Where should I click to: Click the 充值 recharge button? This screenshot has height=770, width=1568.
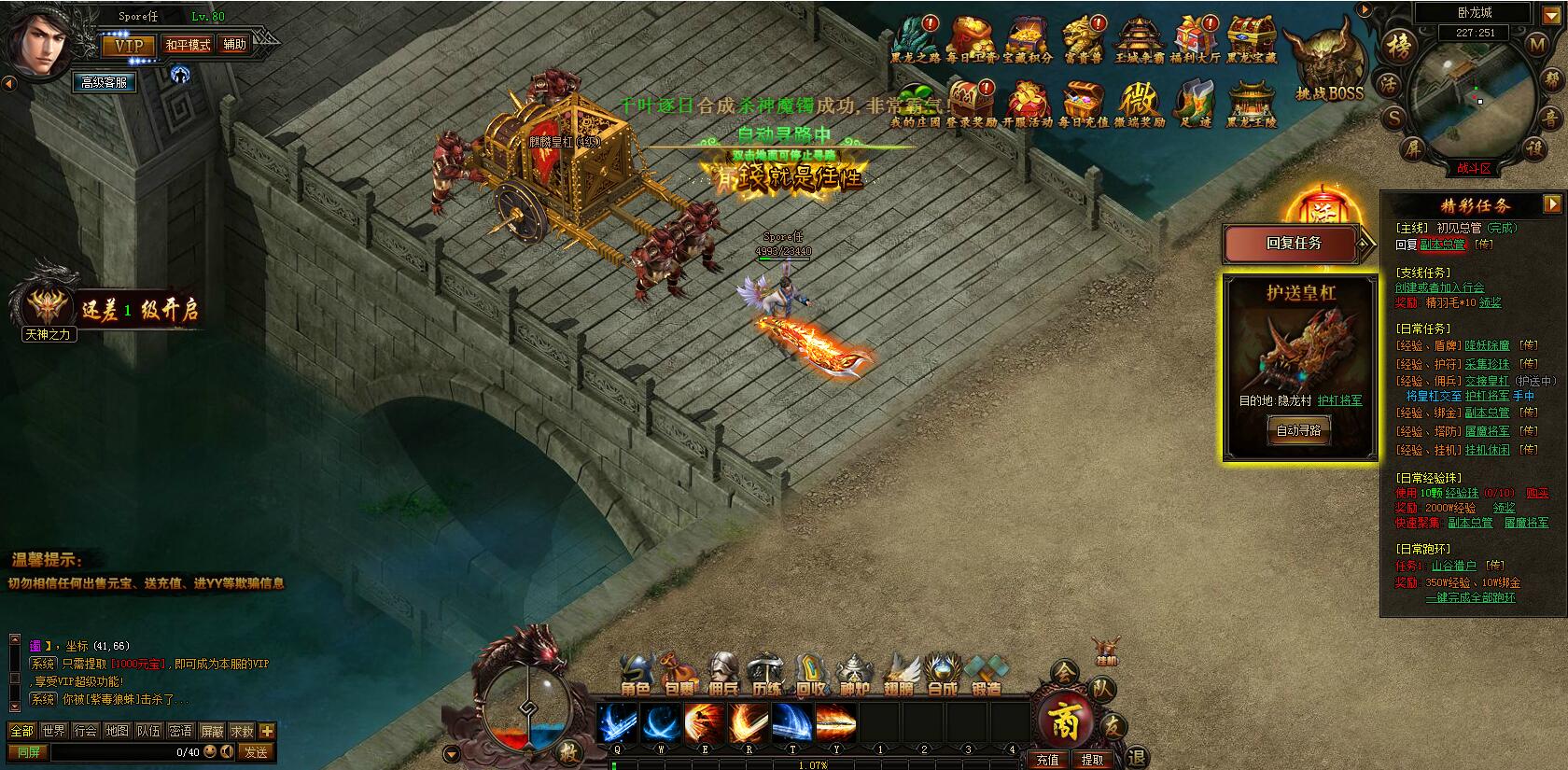click(x=1047, y=760)
